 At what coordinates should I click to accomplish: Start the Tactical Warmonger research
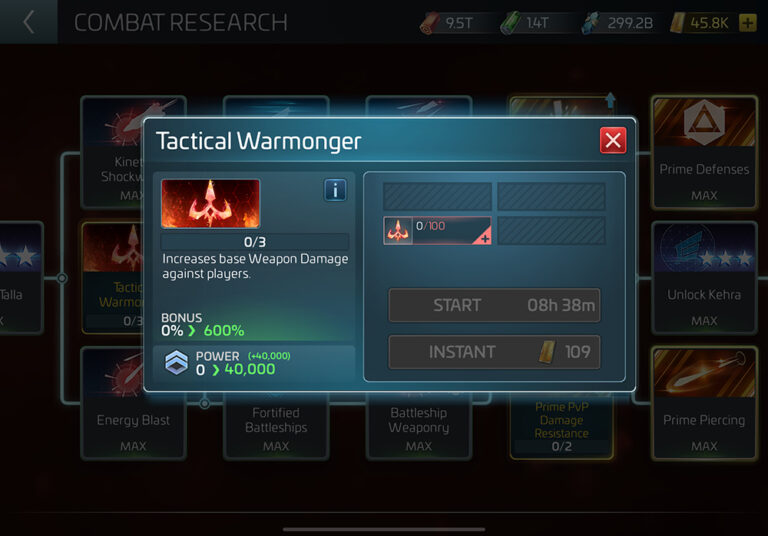(x=494, y=305)
